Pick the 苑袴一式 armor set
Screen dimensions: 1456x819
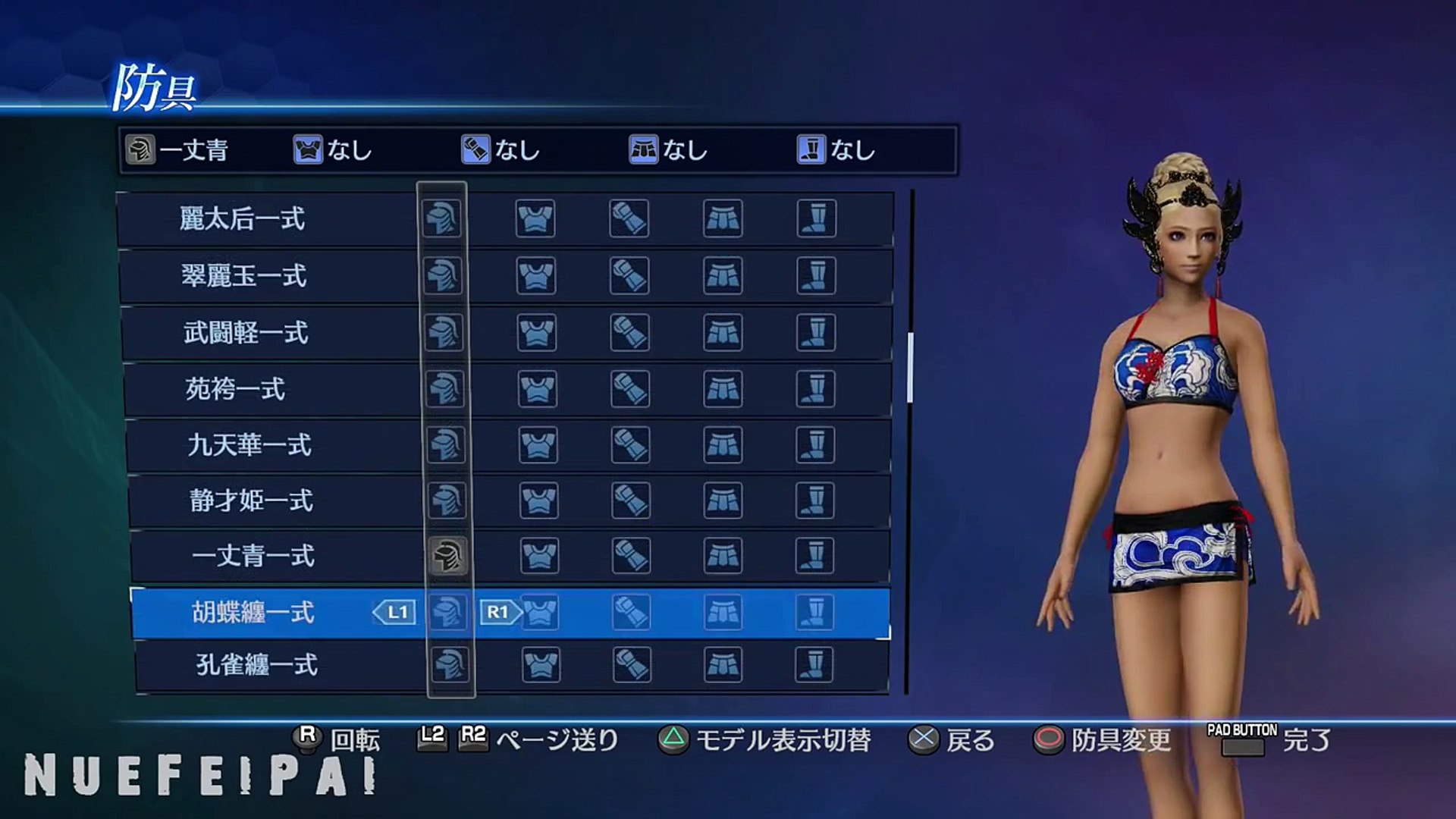(x=235, y=390)
